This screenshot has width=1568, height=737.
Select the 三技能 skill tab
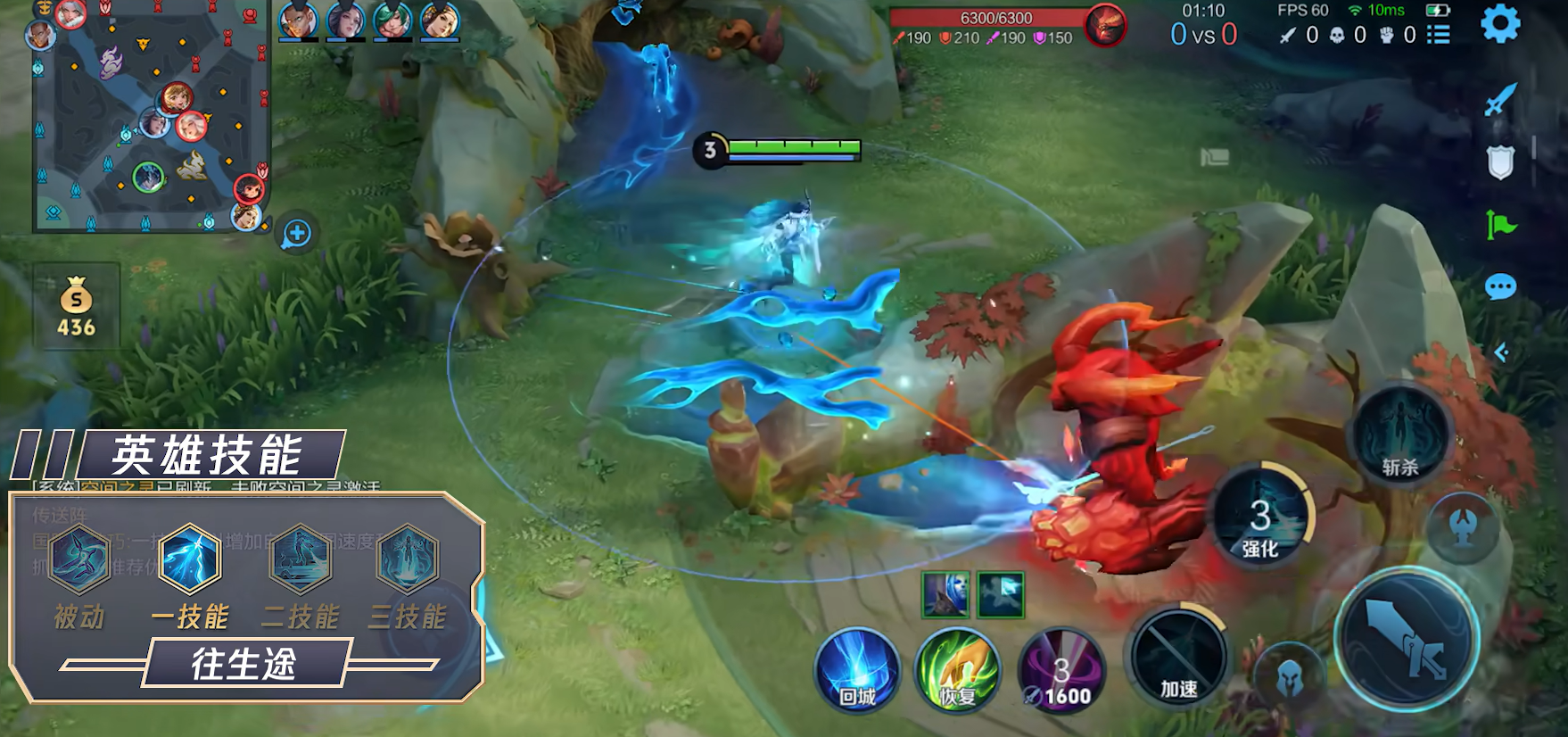click(408, 560)
